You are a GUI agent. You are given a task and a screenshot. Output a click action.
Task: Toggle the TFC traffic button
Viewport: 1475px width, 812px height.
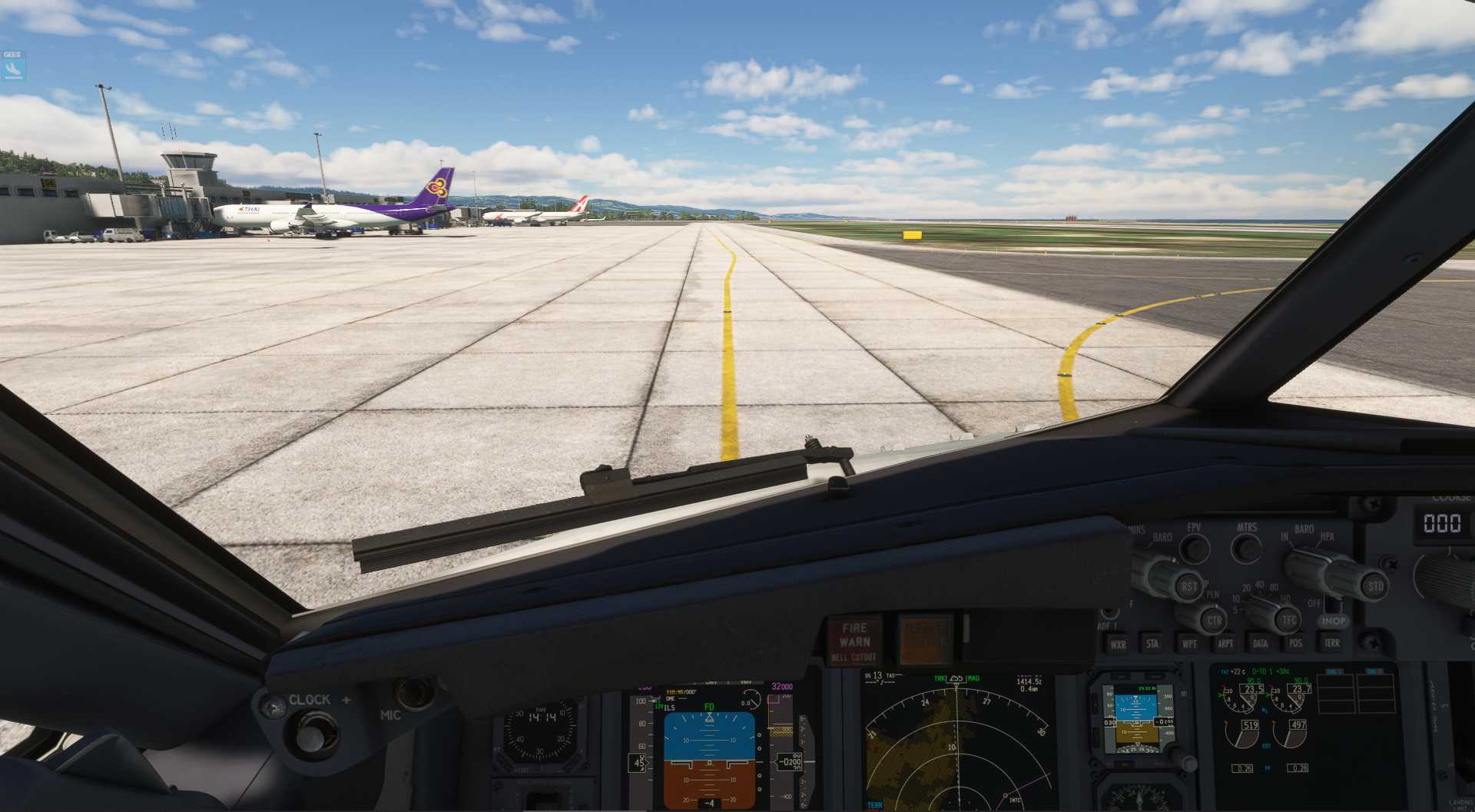point(1288,620)
